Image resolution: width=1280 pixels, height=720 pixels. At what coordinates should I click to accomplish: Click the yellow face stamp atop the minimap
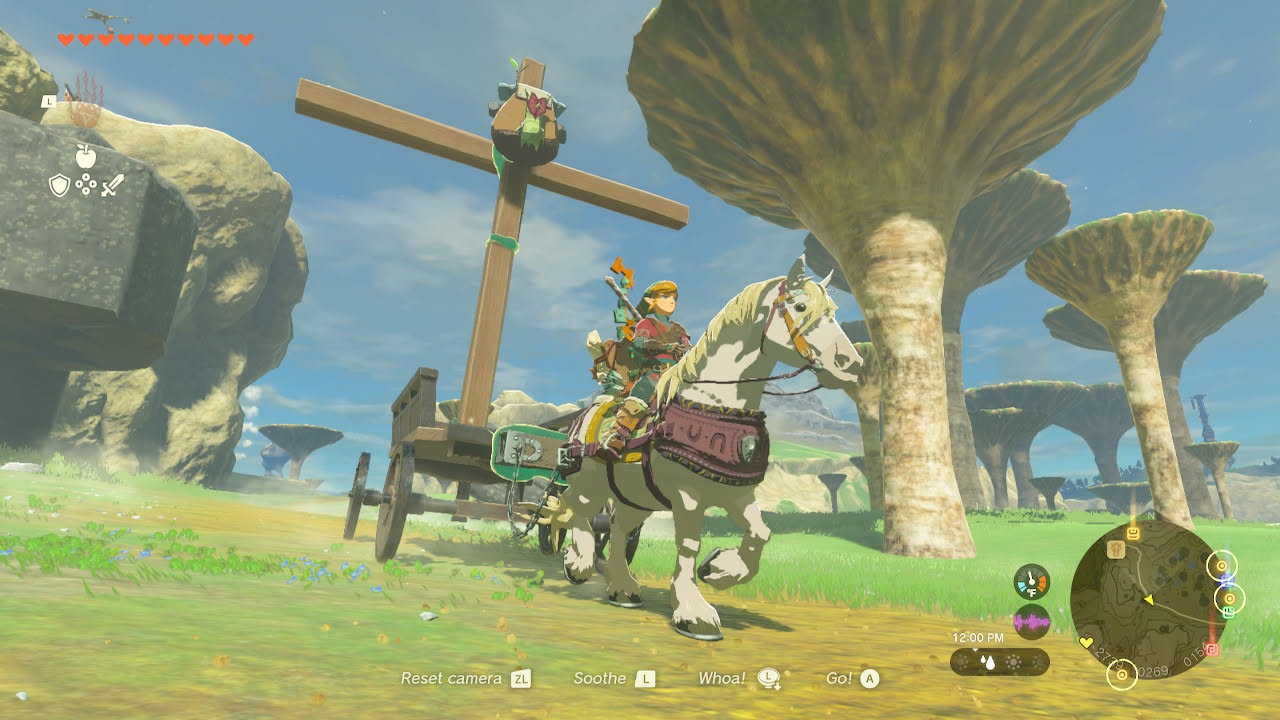click(x=1133, y=533)
